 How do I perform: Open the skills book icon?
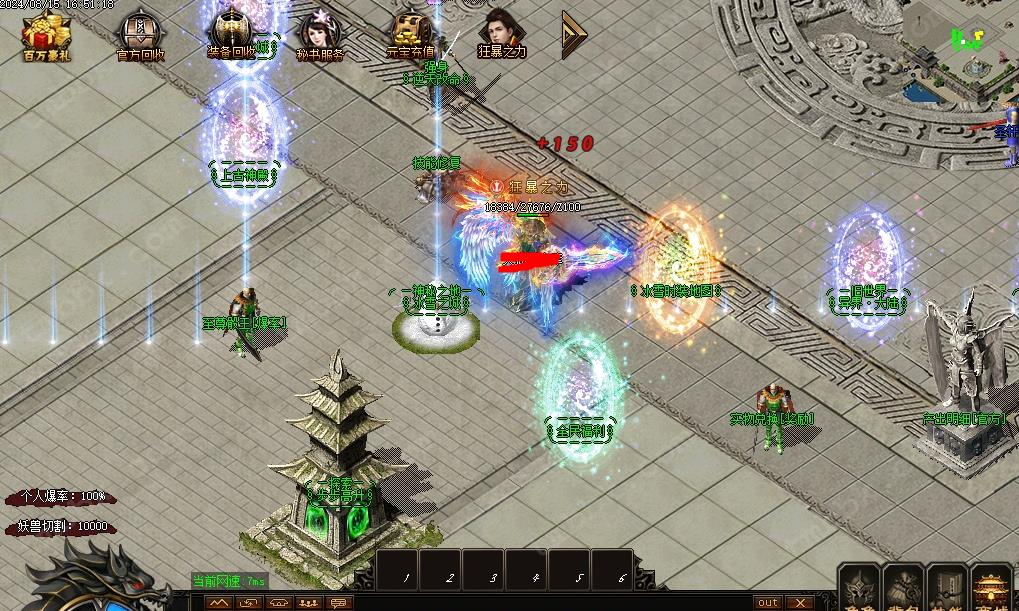click(947, 589)
